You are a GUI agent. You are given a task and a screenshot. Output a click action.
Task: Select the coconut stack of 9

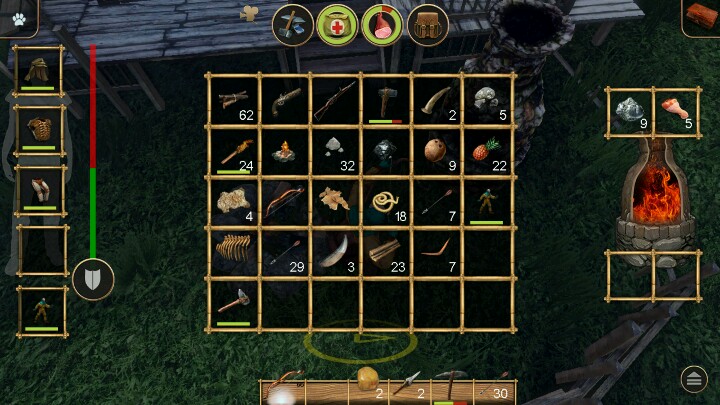pos(436,152)
